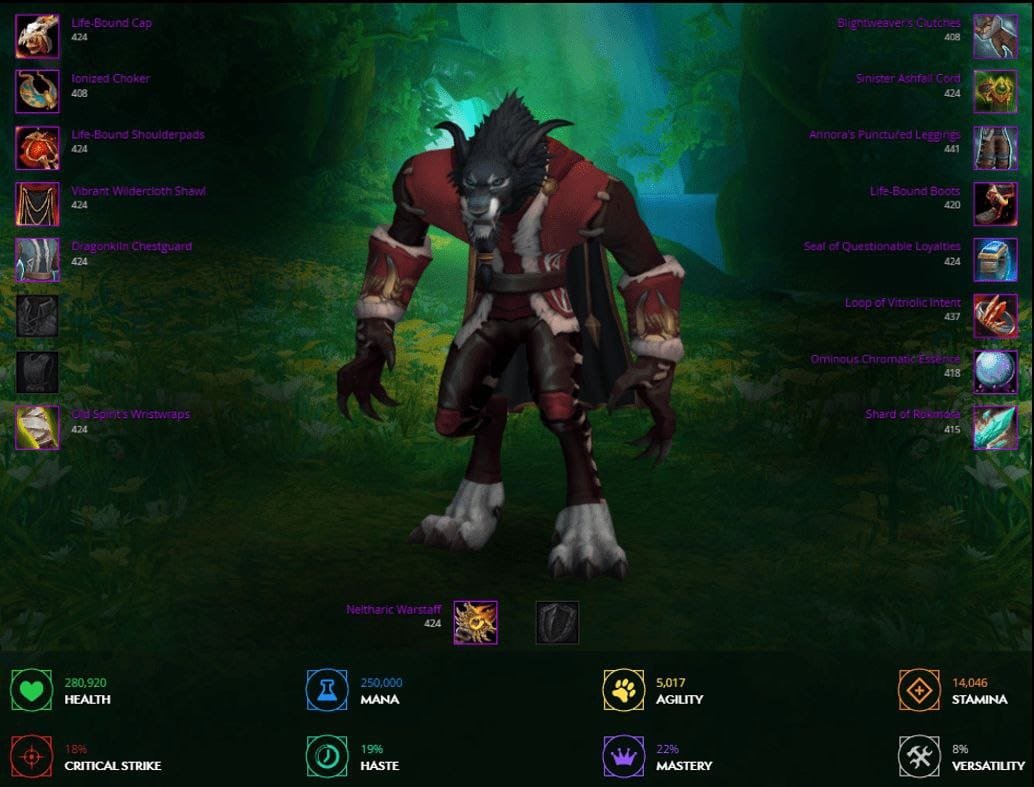Open the Sinister Ashfall Cord belt slot
The height and width of the screenshot is (787, 1034).
(x=995, y=91)
